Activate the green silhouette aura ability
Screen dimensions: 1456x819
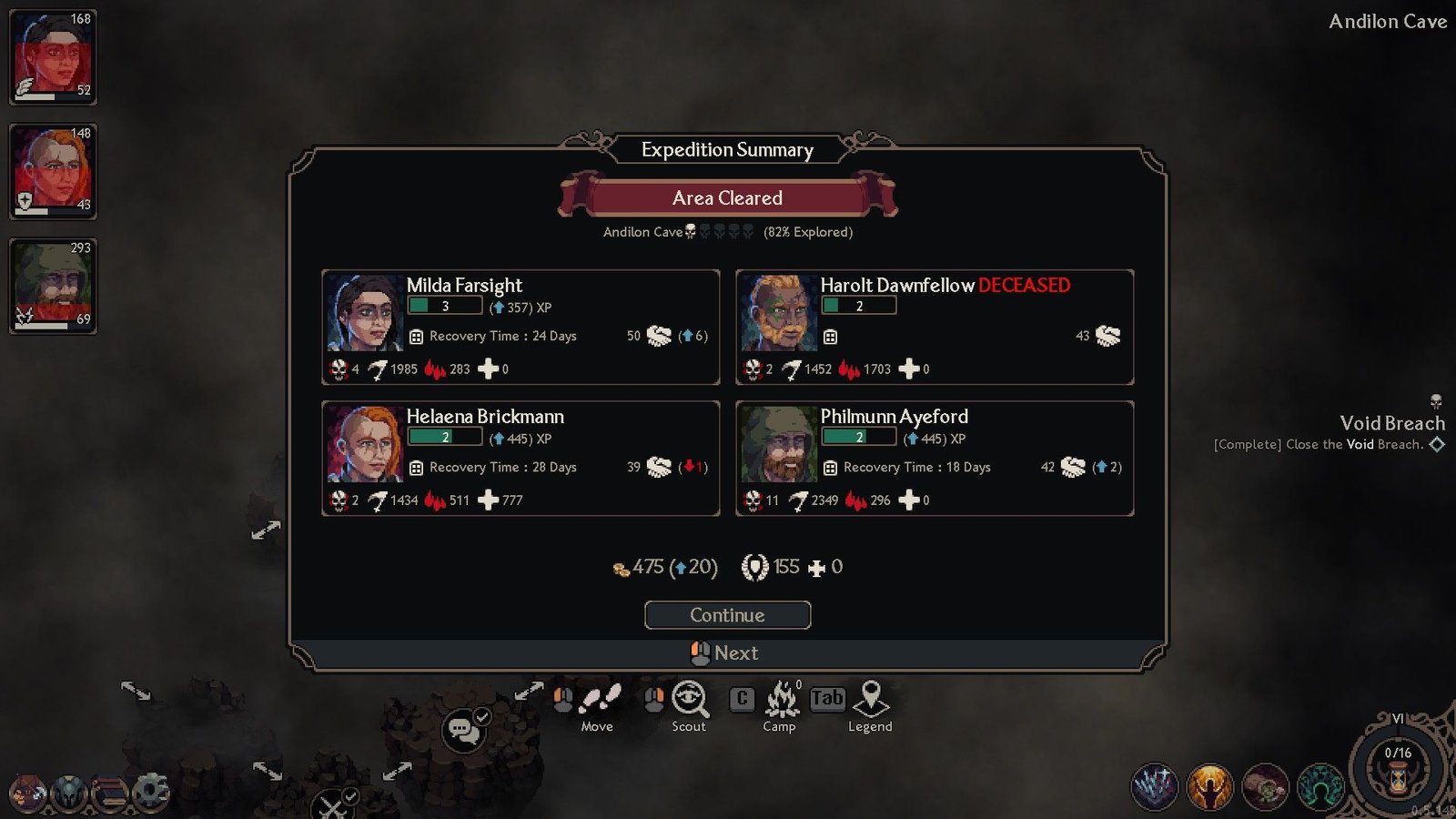[x=1320, y=787]
